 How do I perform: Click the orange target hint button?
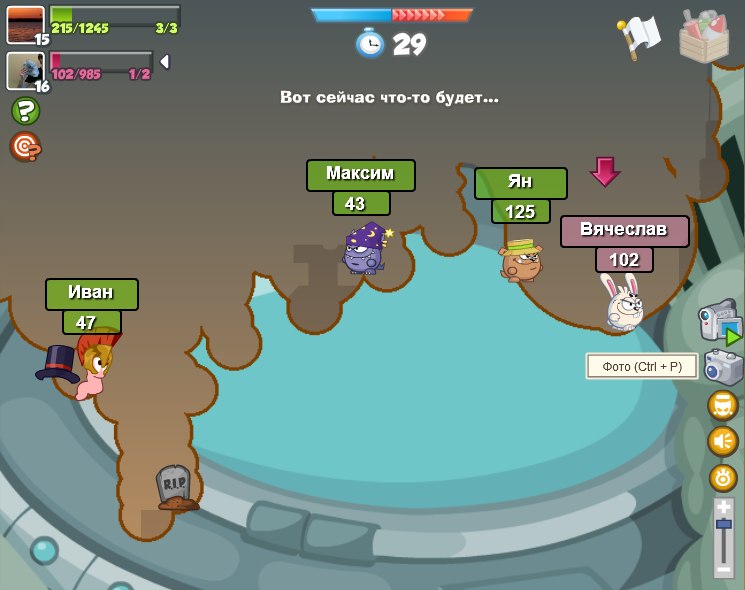[25, 147]
